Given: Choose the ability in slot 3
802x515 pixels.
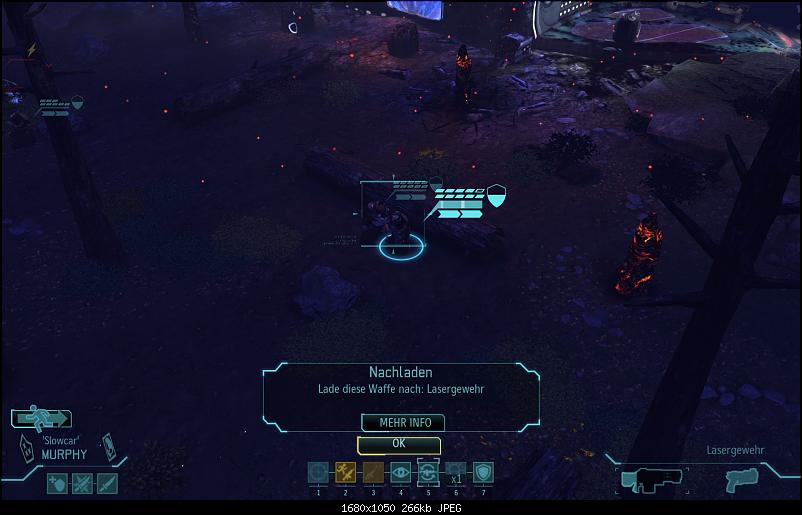Looking at the screenshot, I should coord(373,473).
